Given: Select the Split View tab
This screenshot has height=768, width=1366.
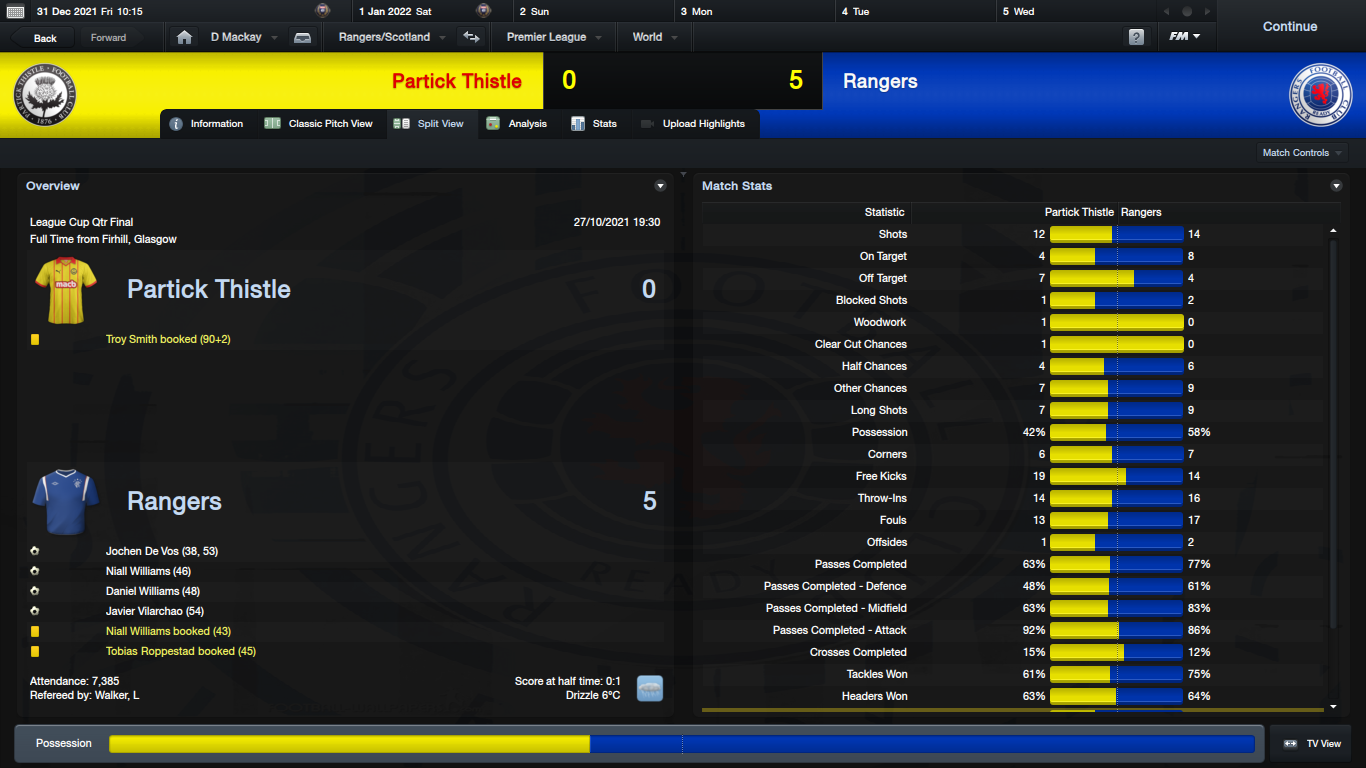Looking at the screenshot, I should (x=430, y=124).
